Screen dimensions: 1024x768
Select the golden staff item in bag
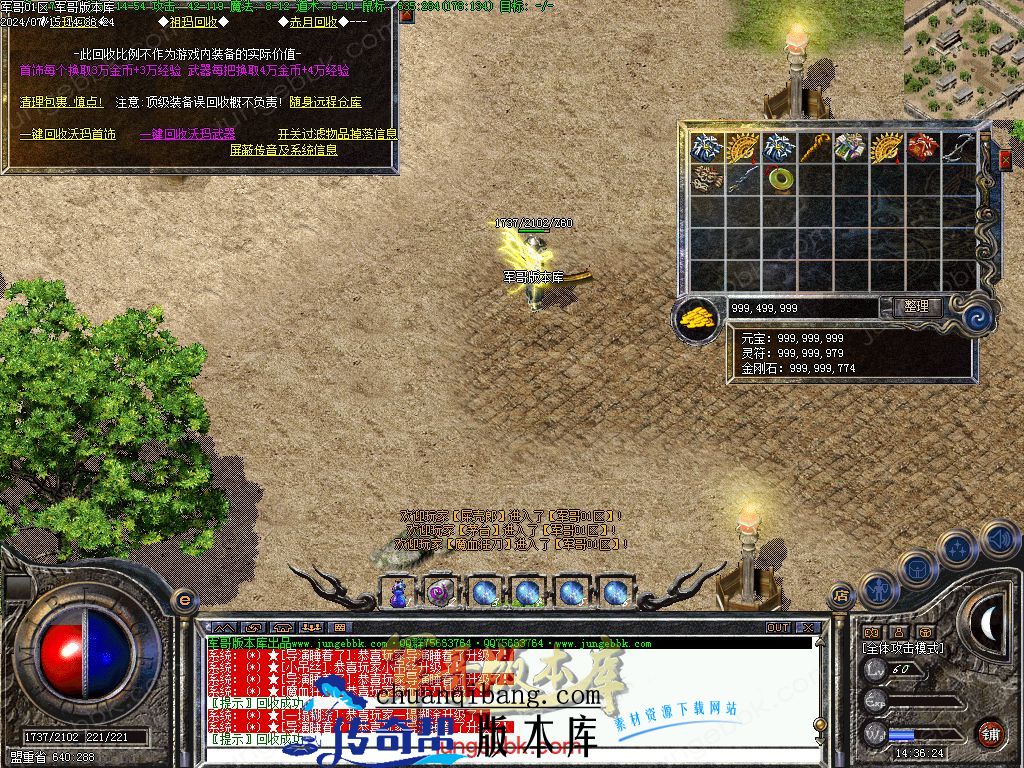click(814, 148)
